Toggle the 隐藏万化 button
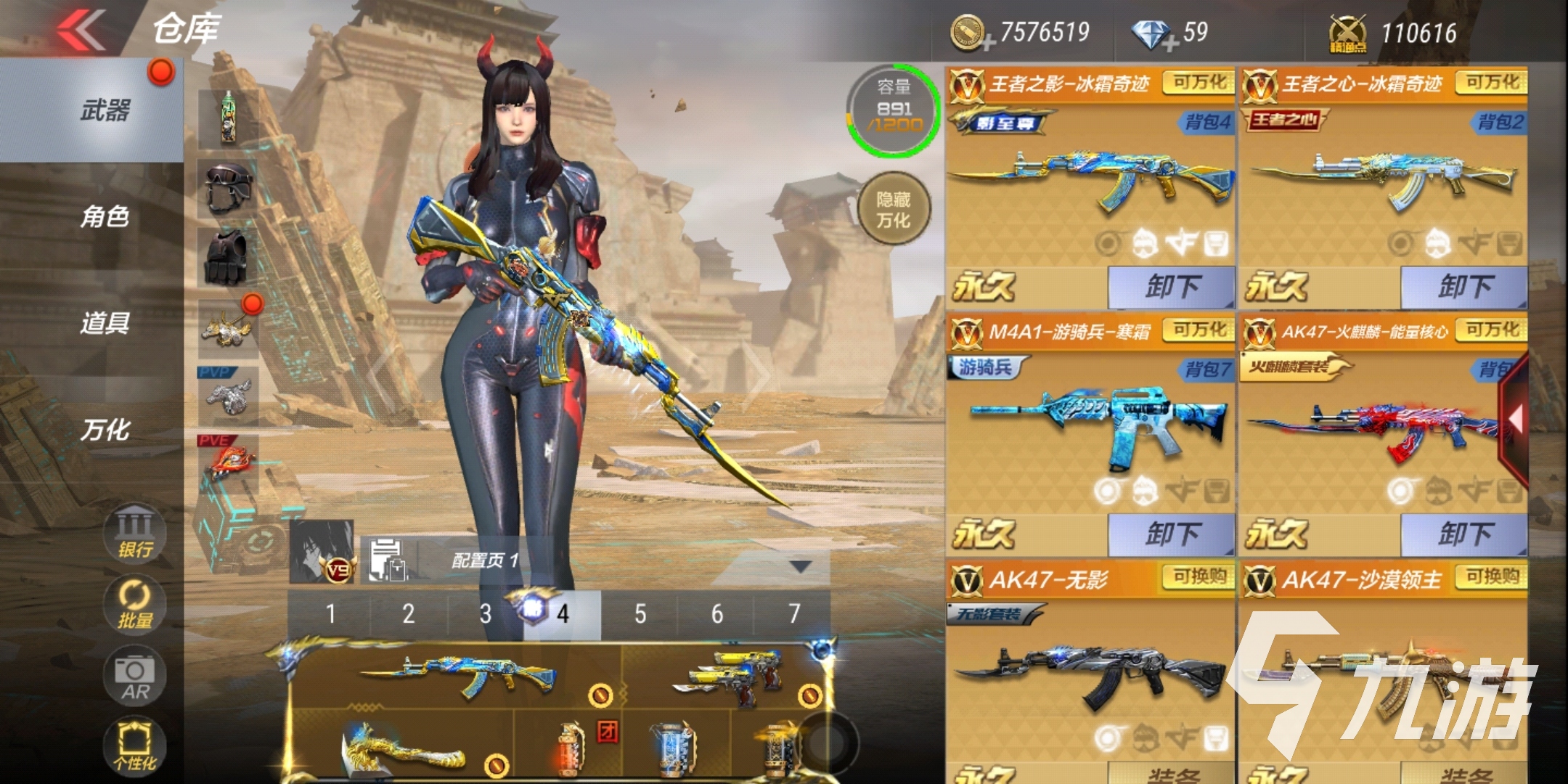 click(894, 209)
